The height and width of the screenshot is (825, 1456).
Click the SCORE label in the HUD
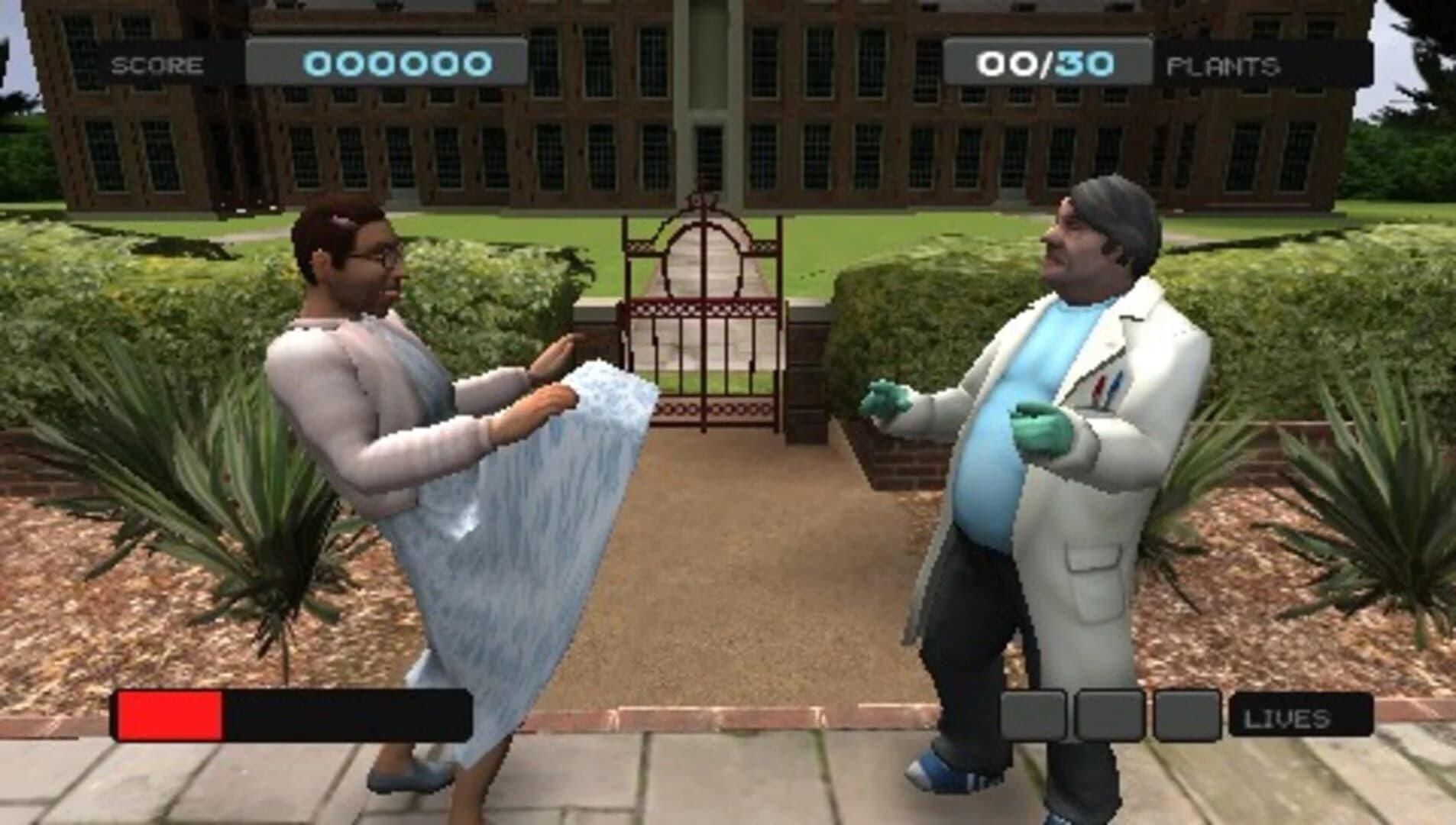(x=158, y=63)
